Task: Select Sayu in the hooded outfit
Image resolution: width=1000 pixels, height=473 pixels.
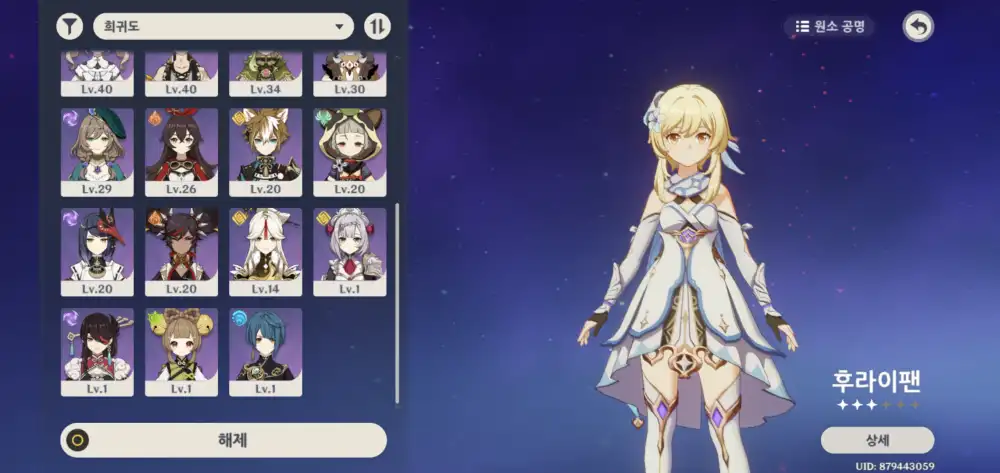Action: (349, 151)
